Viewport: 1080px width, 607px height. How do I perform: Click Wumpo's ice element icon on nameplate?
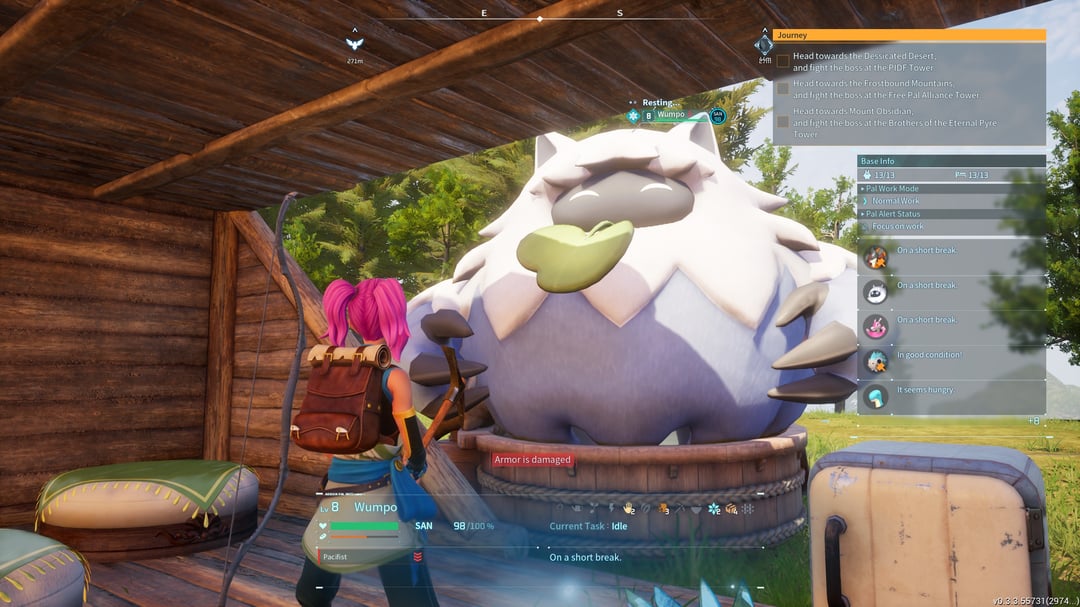click(633, 116)
